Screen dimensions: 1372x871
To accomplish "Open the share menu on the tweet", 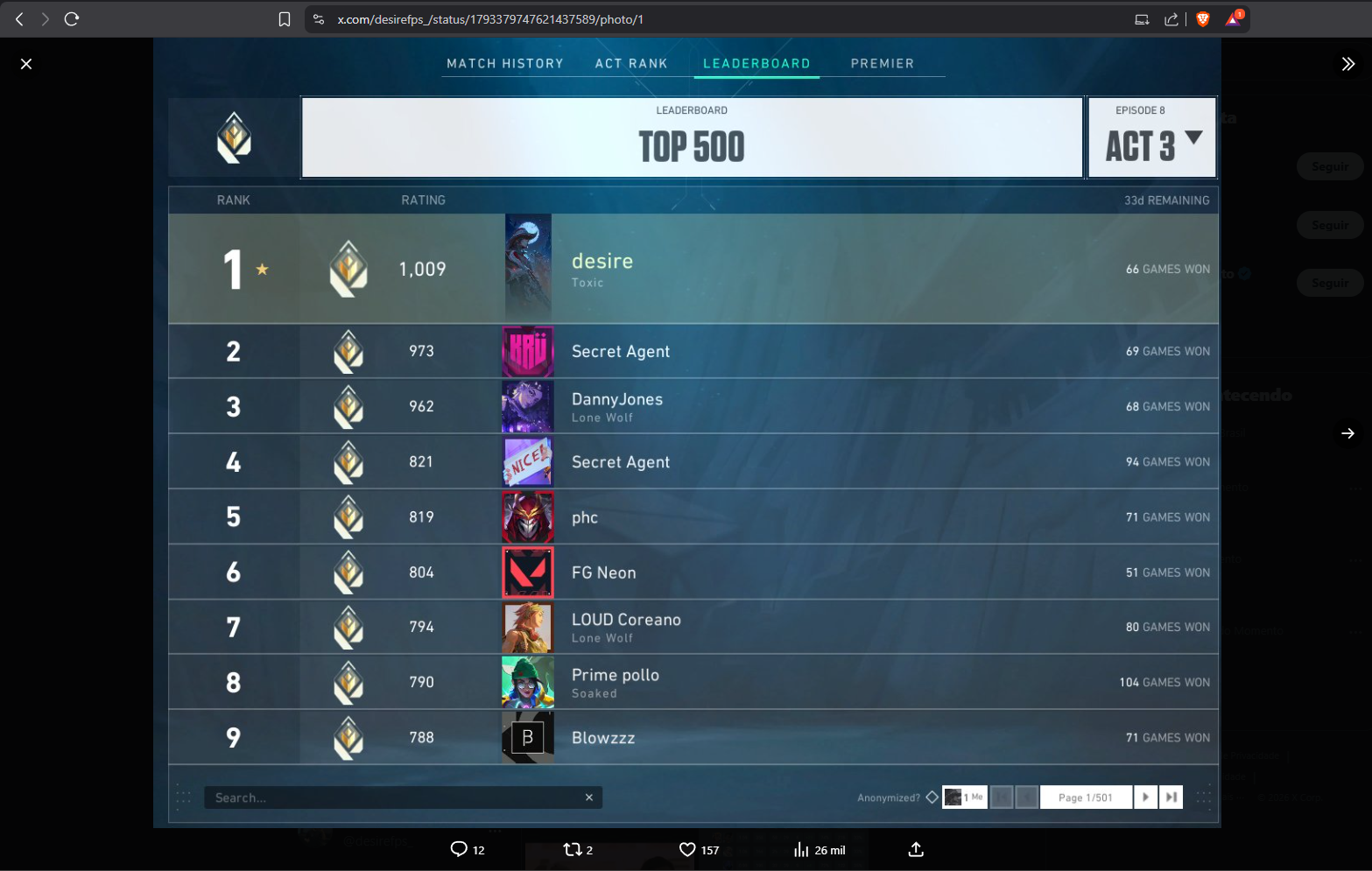I will pyautogui.click(x=915, y=849).
